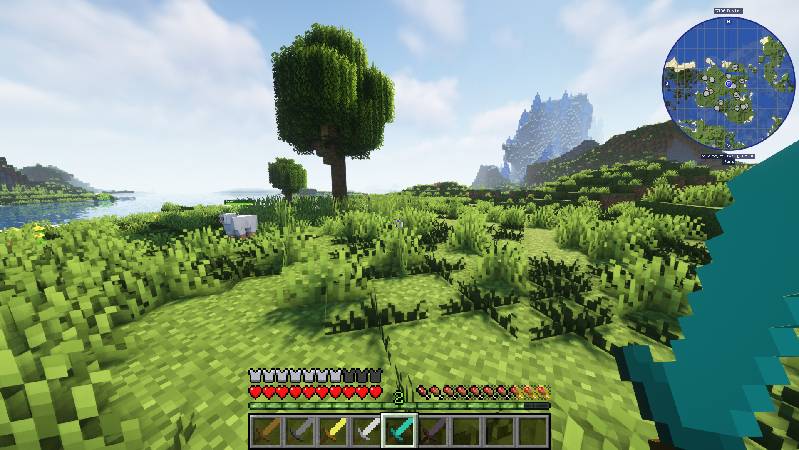Select the iron sword hotbar slot
The image size is (799, 450).
366,431
